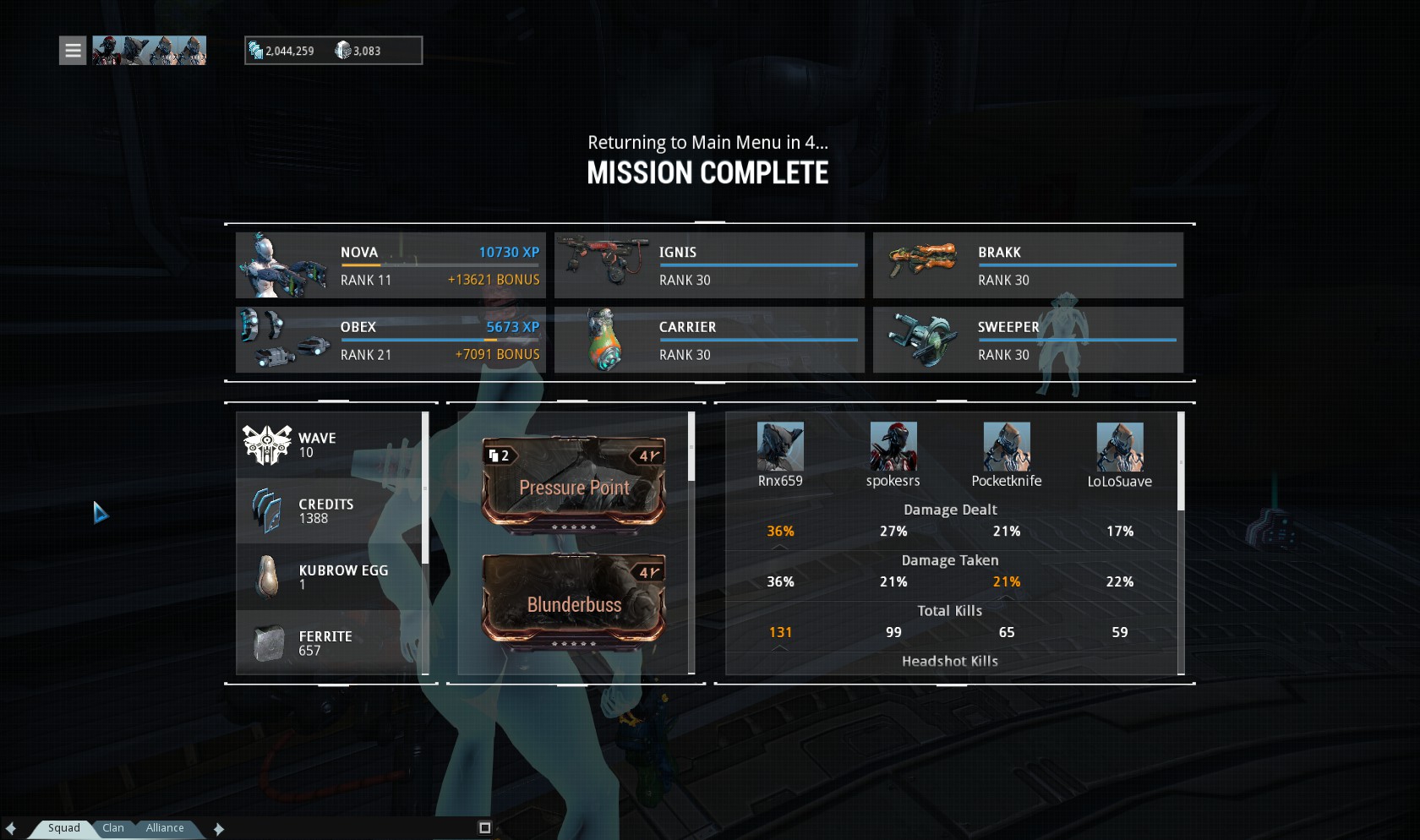1420x840 pixels.
Task: Open the hamburger menu button
Action: [73, 51]
